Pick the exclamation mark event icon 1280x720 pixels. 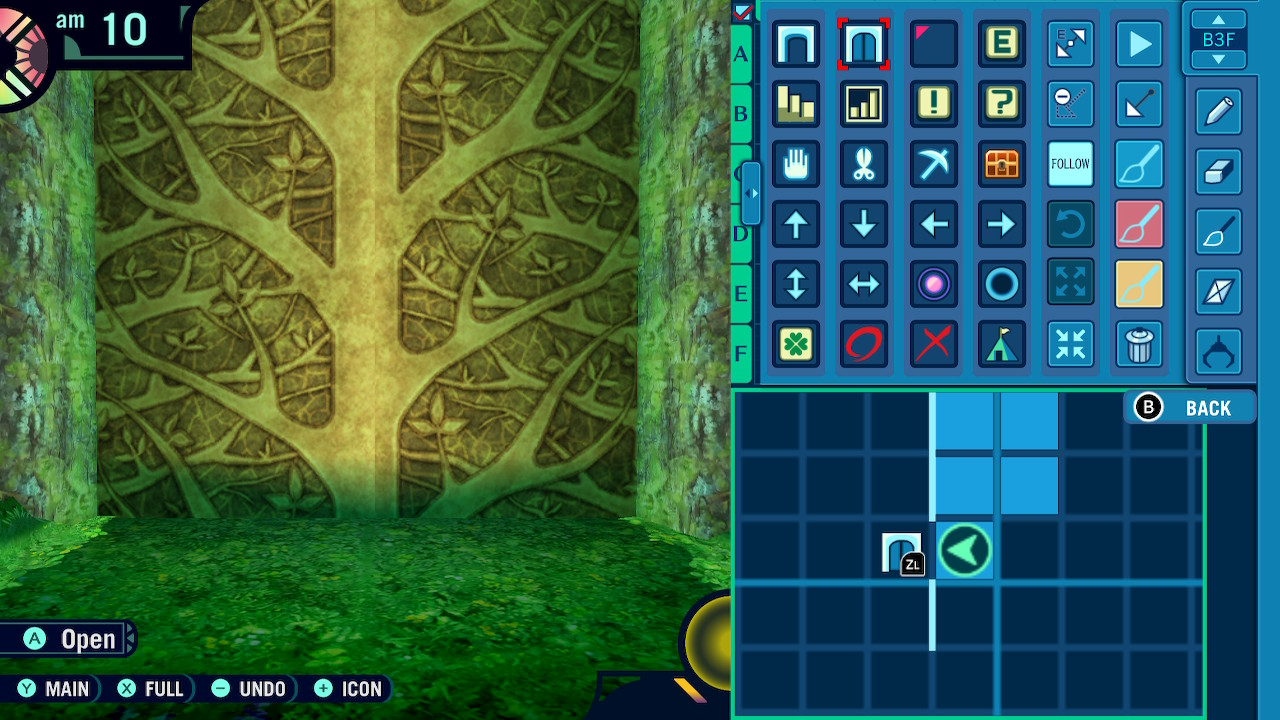(933, 104)
